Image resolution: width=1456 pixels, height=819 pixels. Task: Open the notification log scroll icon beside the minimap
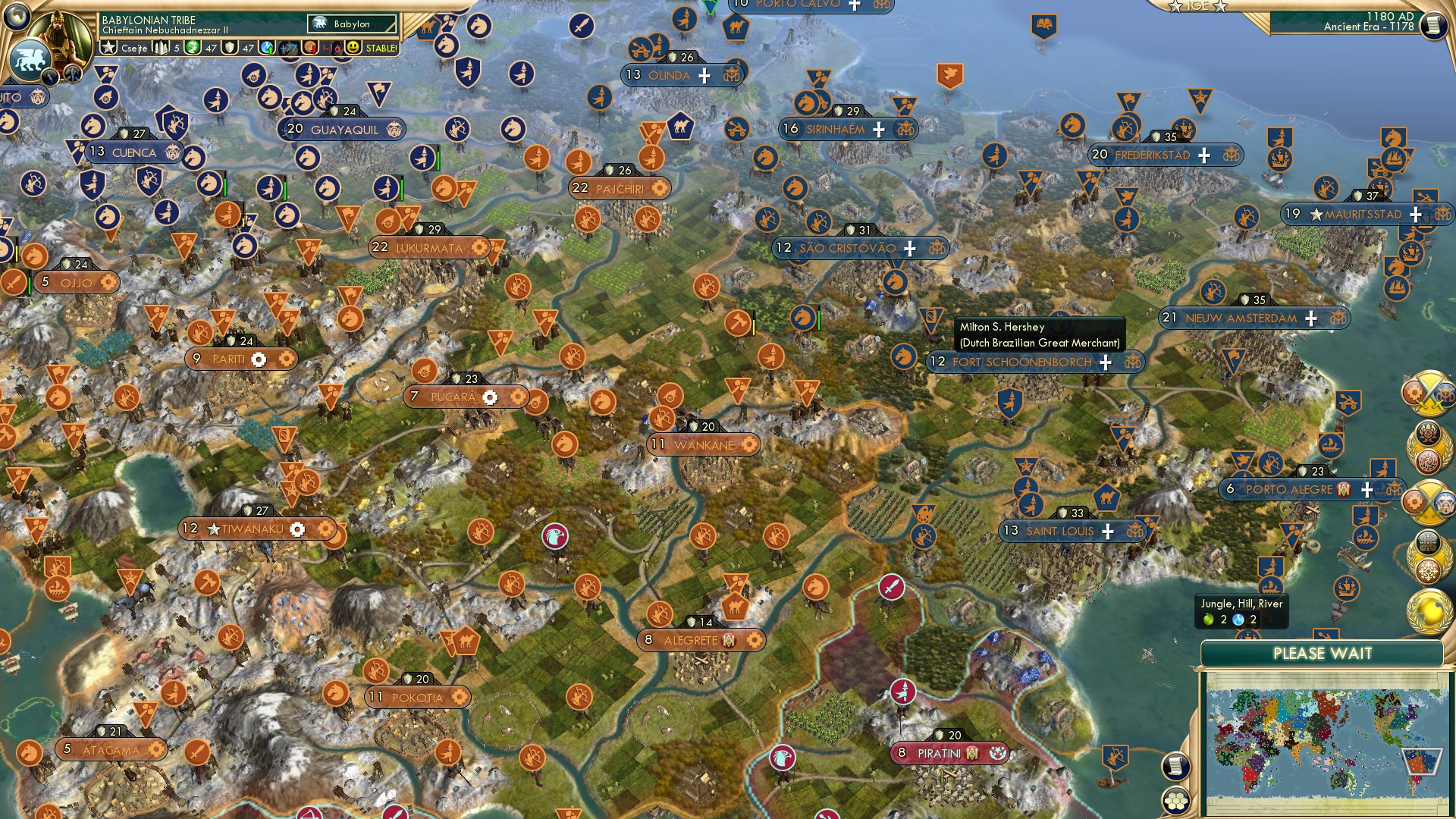(1176, 767)
